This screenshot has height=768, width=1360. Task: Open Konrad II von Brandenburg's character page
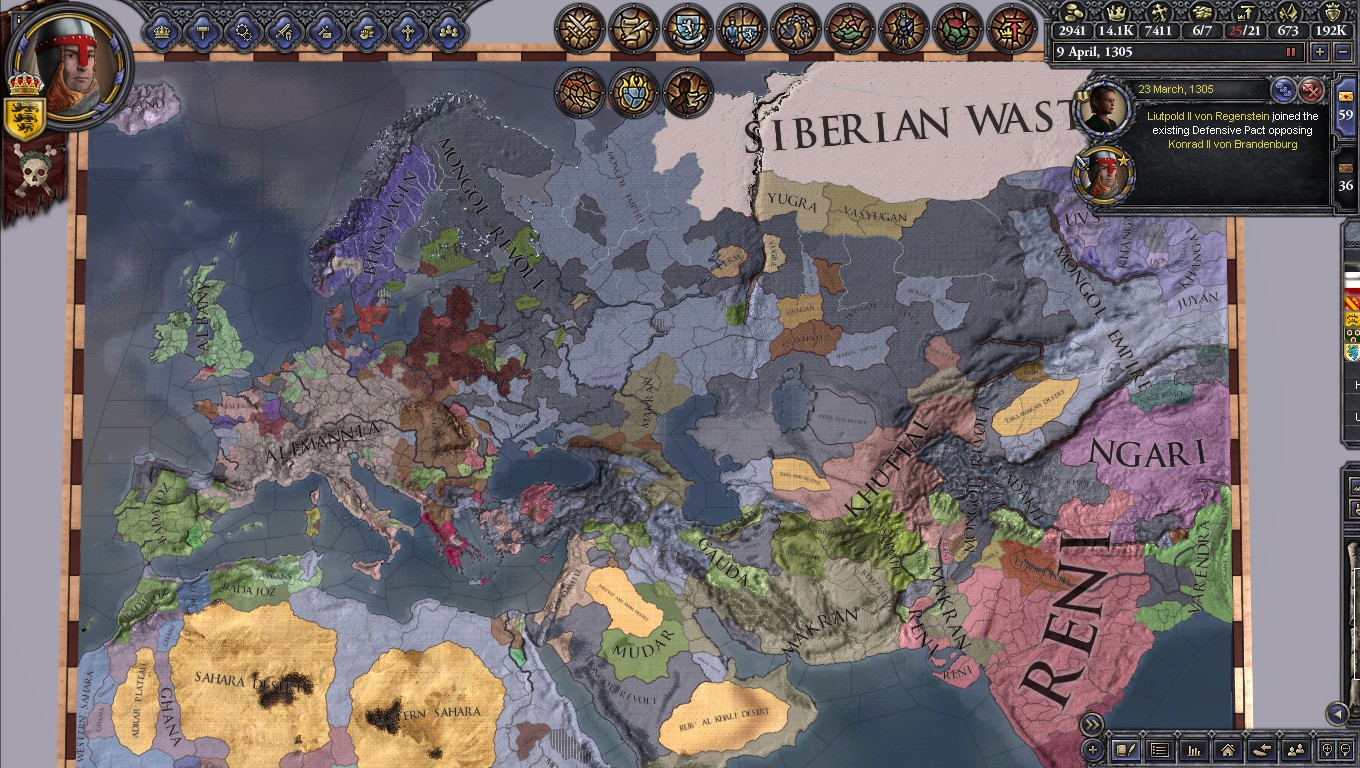pos(1105,173)
